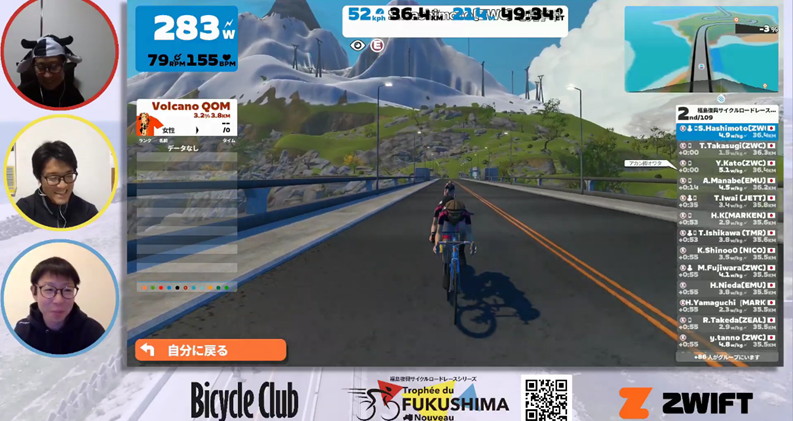This screenshot has width=793, height=421.
Task: Click the eye spectate icon
Action: [x=358, y=45]
